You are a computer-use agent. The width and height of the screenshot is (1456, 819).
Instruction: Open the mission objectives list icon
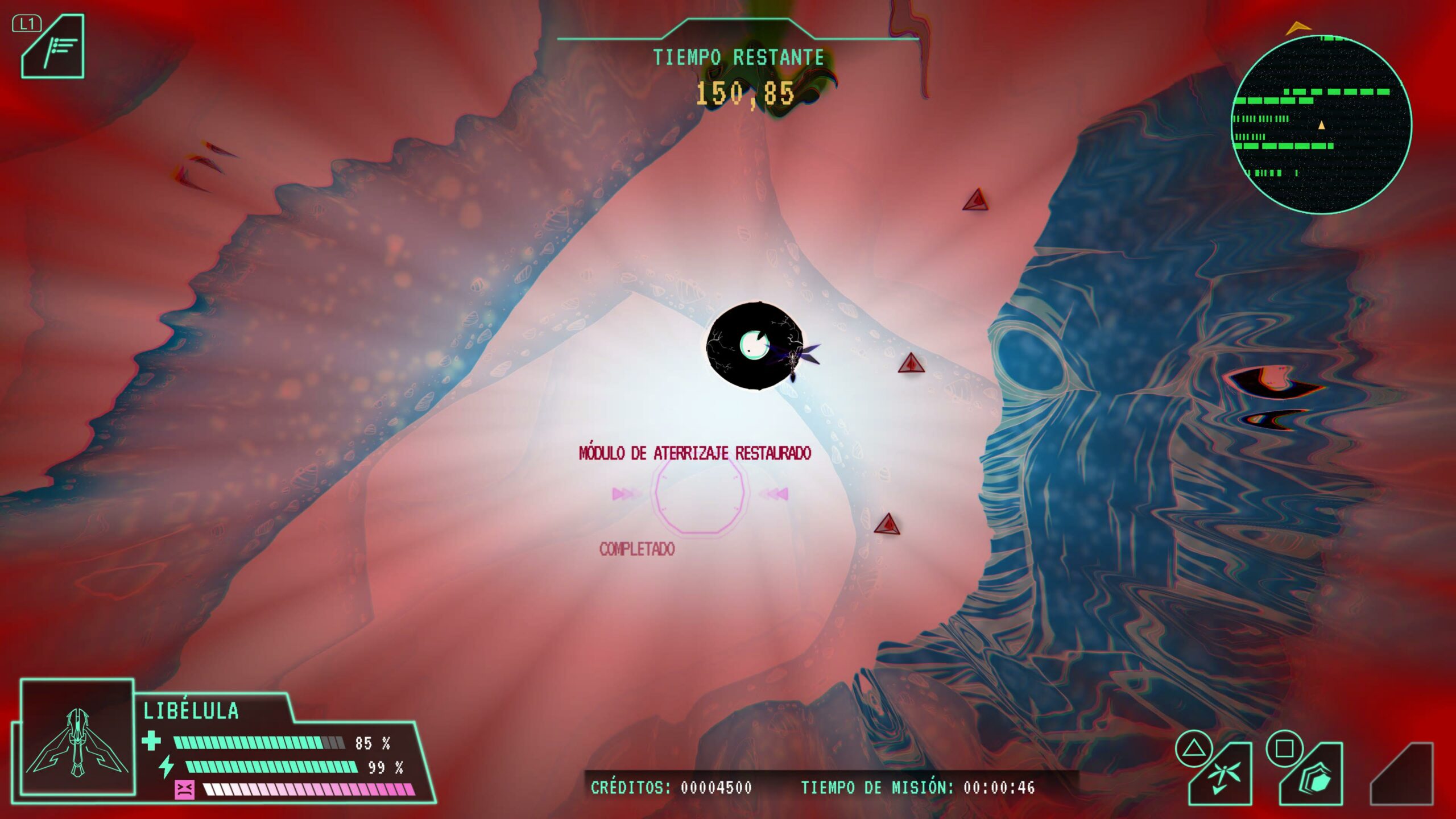54,48
